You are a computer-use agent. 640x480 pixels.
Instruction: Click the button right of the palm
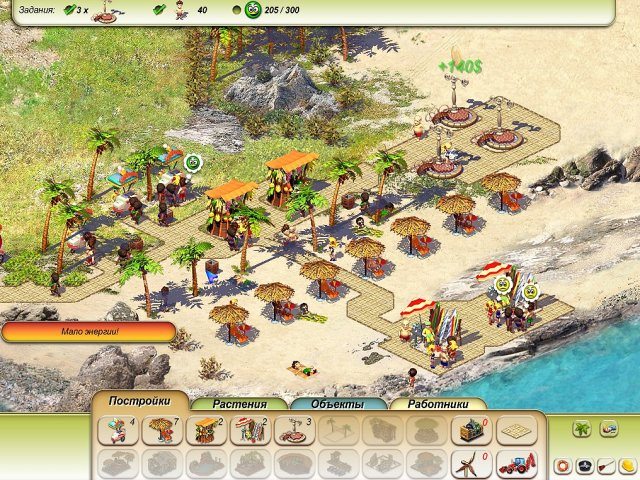[x=608, y=428]
